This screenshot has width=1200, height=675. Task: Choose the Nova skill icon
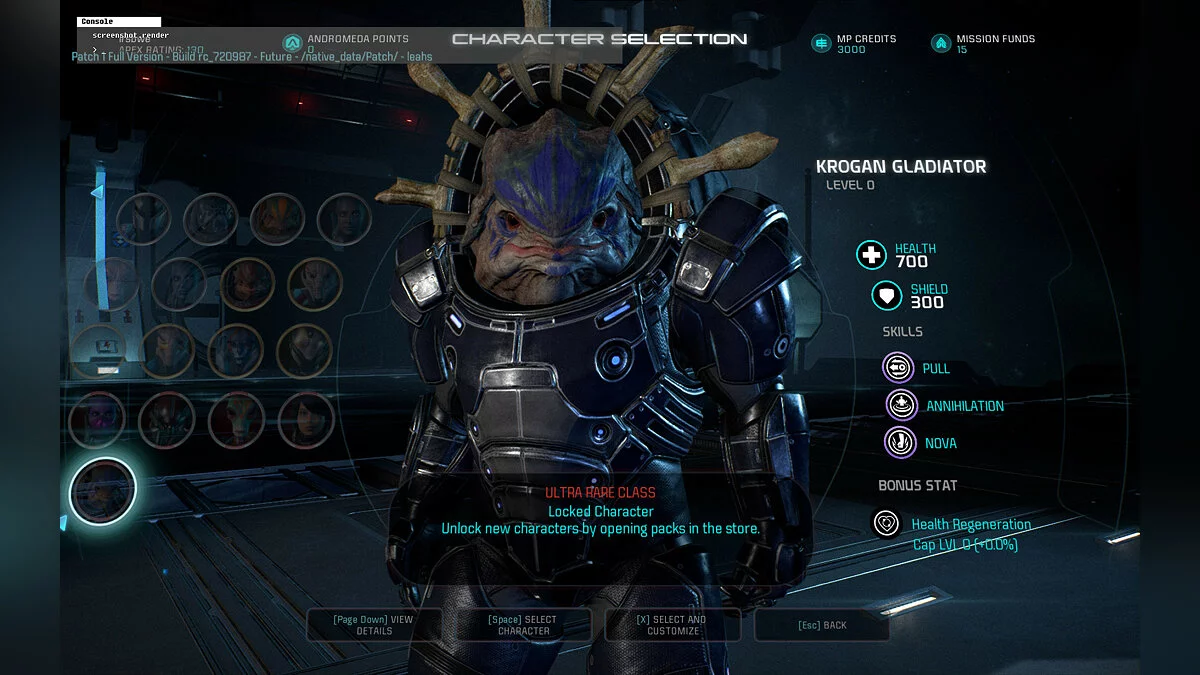click(900, 442)
